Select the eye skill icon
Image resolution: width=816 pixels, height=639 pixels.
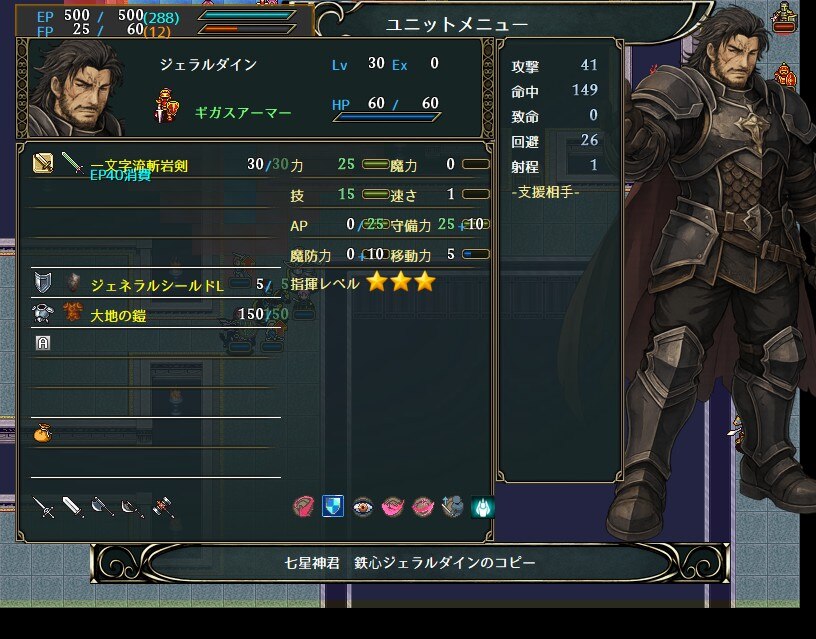pos(363,507)
